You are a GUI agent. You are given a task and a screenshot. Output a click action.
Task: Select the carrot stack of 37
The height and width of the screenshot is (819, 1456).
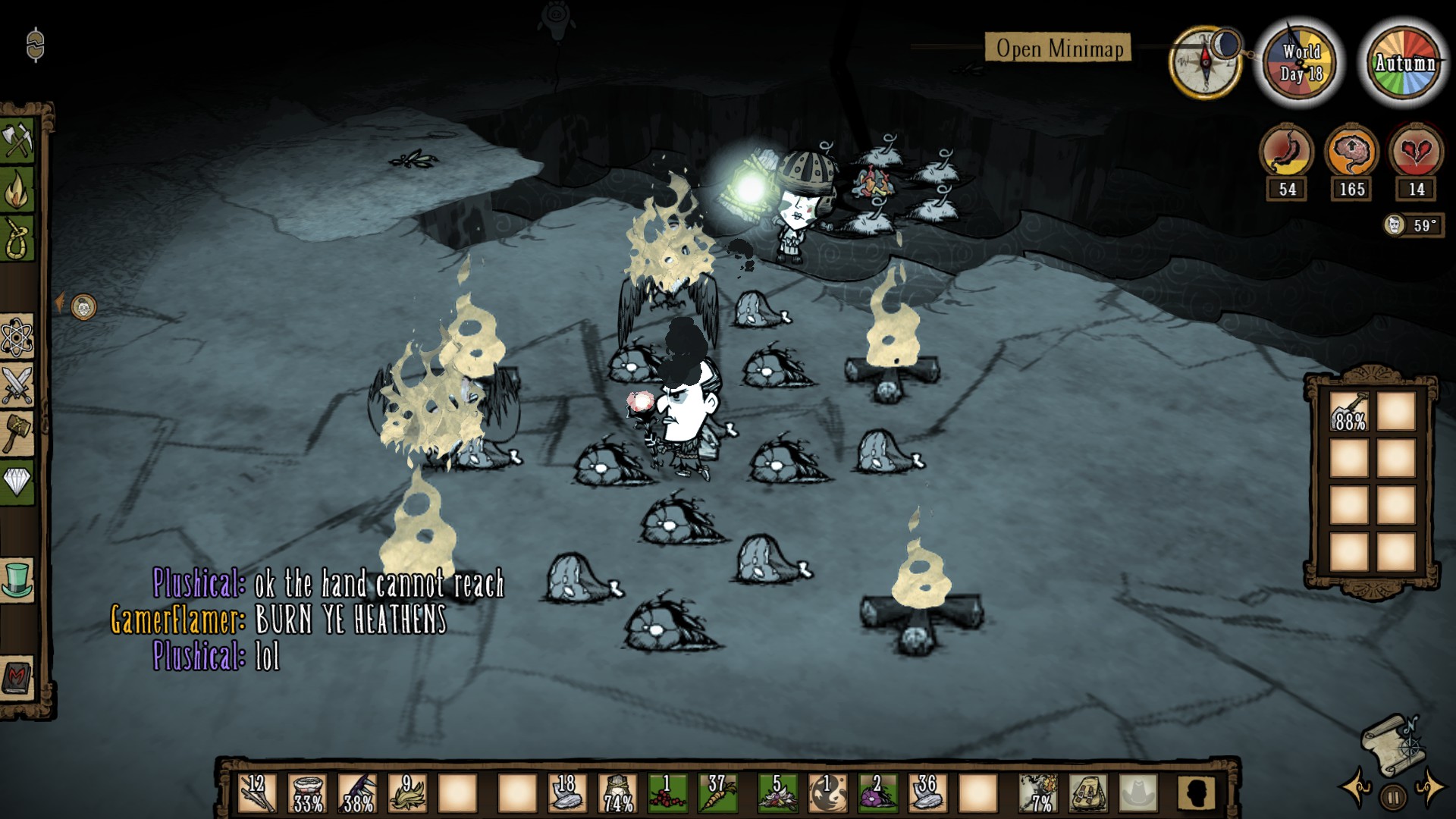click(x=717, y=793)
